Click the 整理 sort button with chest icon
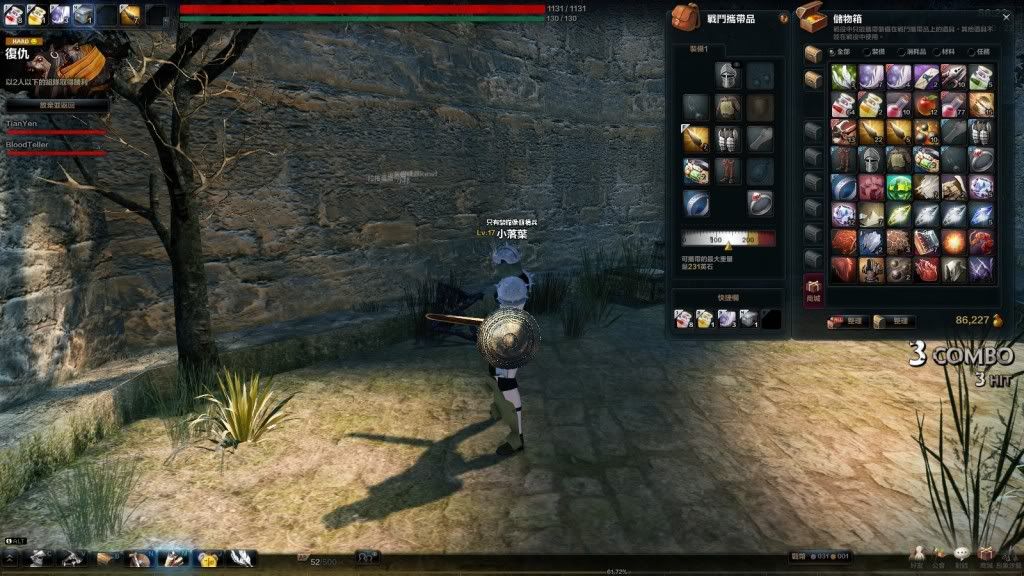The height and width of the screenshot is (576, 1024). click(x=891, y=322)
